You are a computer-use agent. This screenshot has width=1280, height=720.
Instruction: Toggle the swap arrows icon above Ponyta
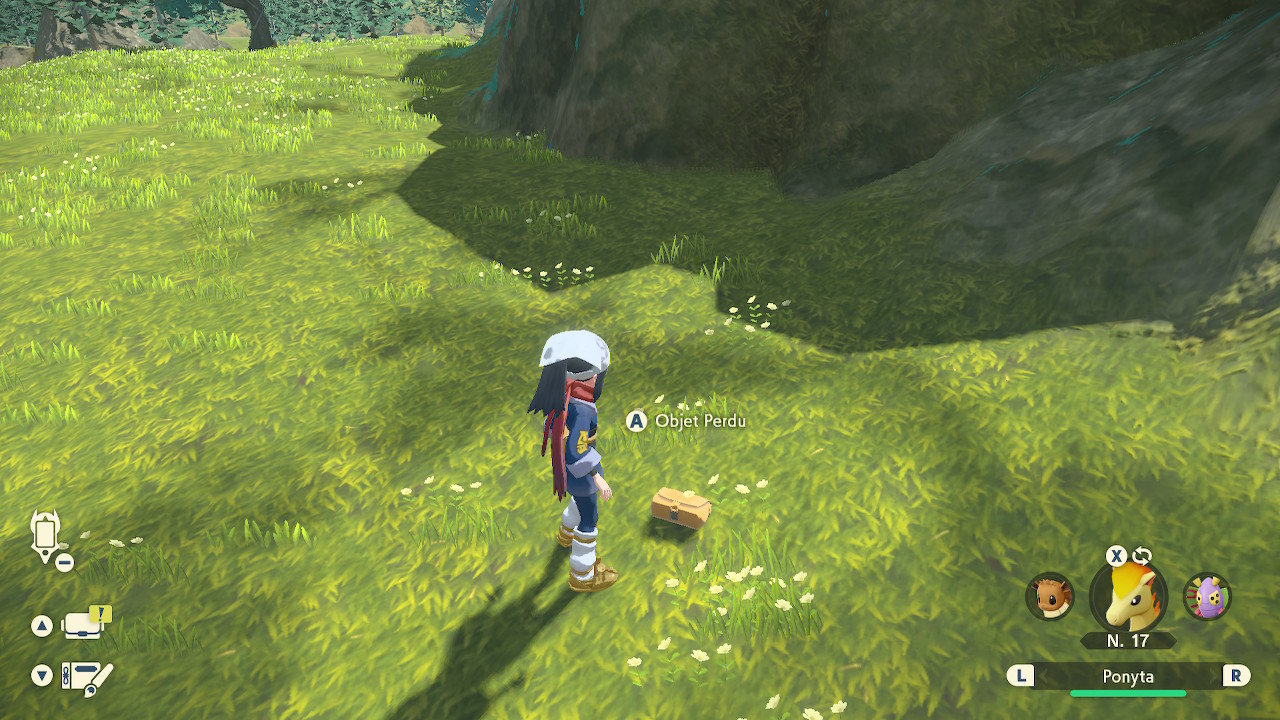click(1142, 556)
